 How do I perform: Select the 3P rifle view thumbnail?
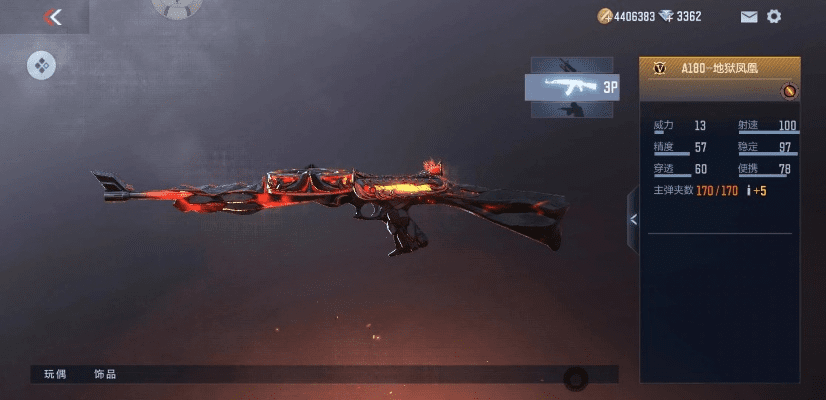pyautogui.click(x=571, y=87)
